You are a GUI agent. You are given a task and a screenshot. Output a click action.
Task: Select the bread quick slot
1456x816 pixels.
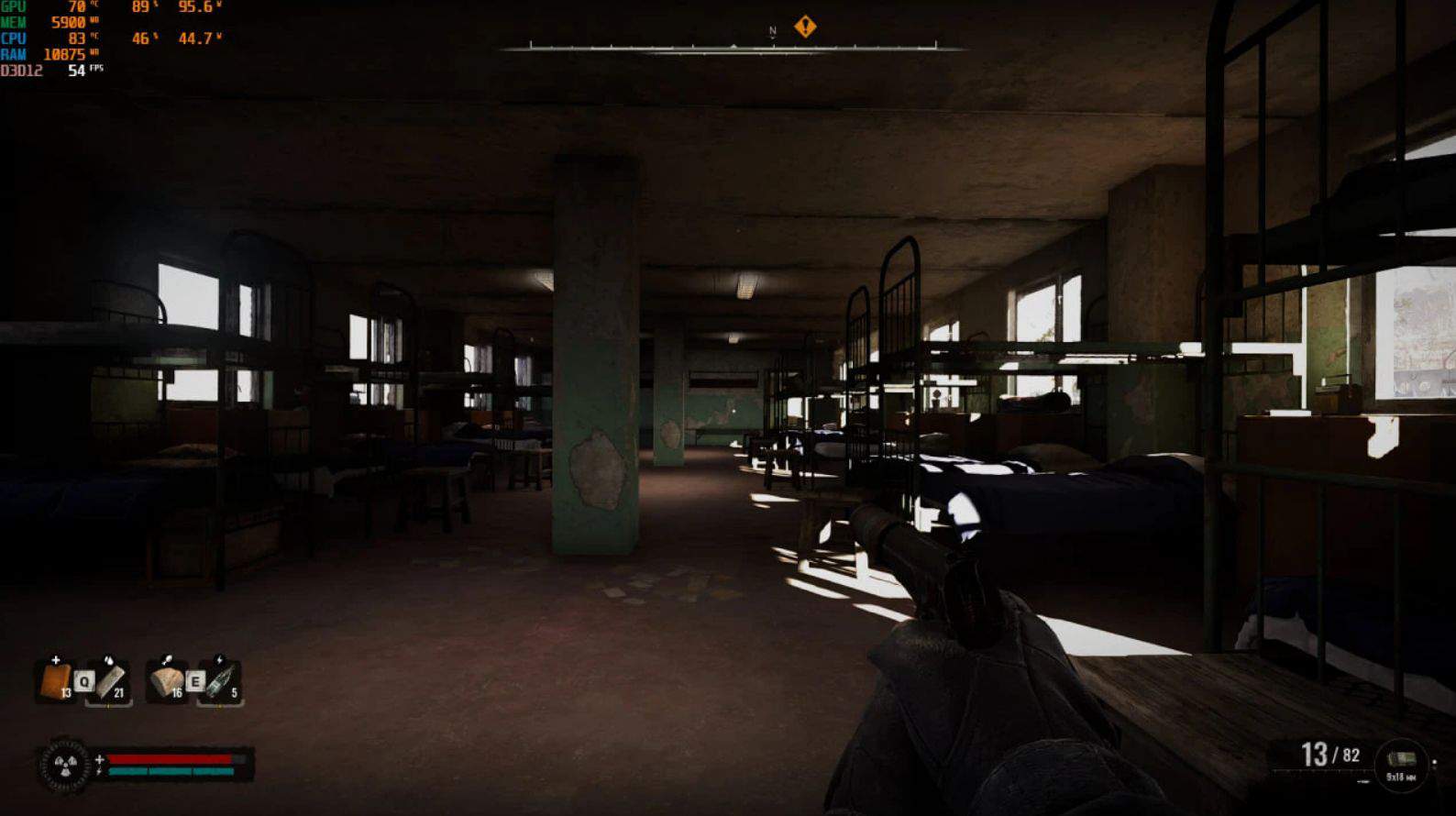click(167, 682)
